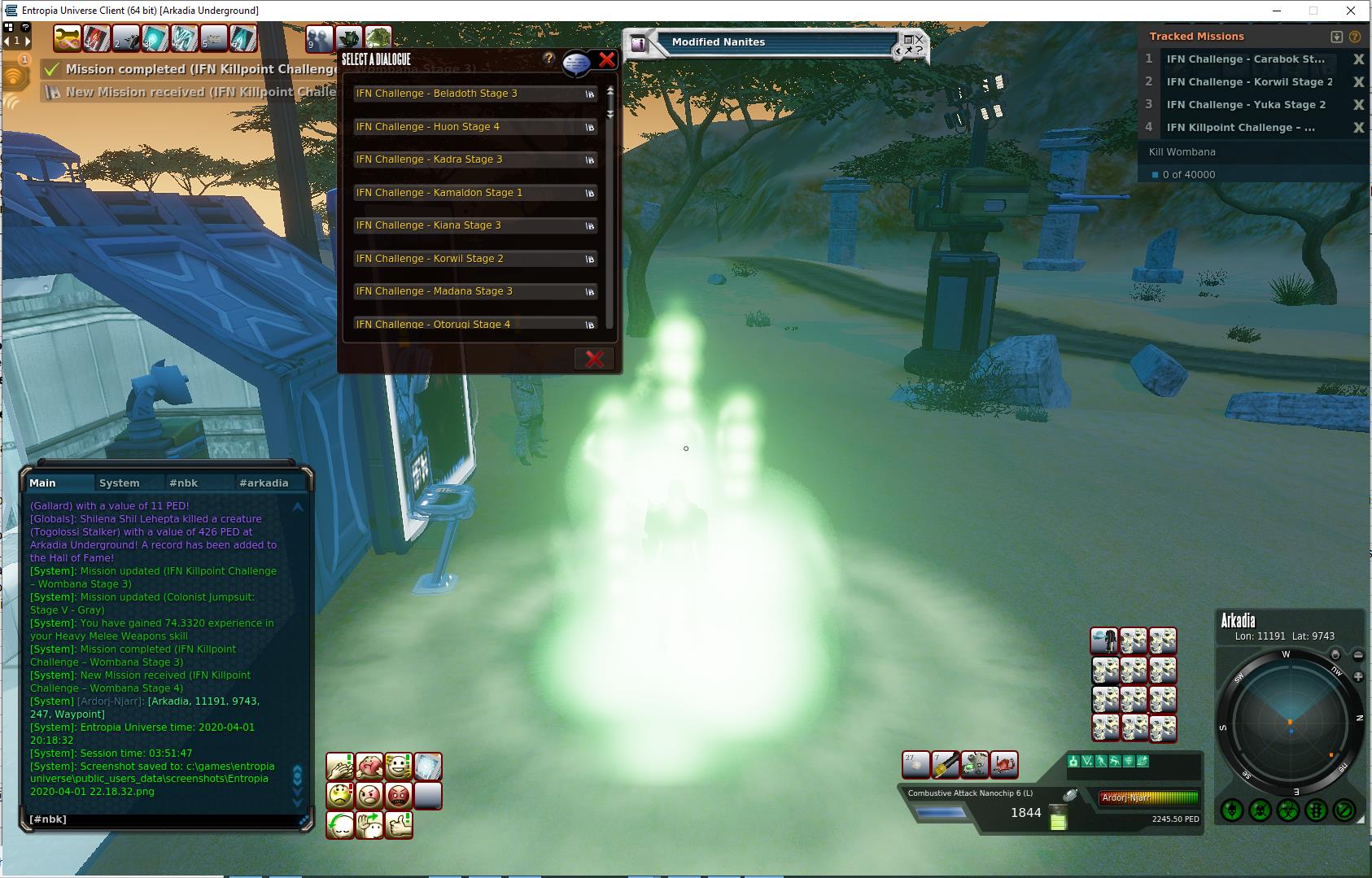
Task: Select IFN Challenge - Madana Stage 3
Action: [475, 291]
